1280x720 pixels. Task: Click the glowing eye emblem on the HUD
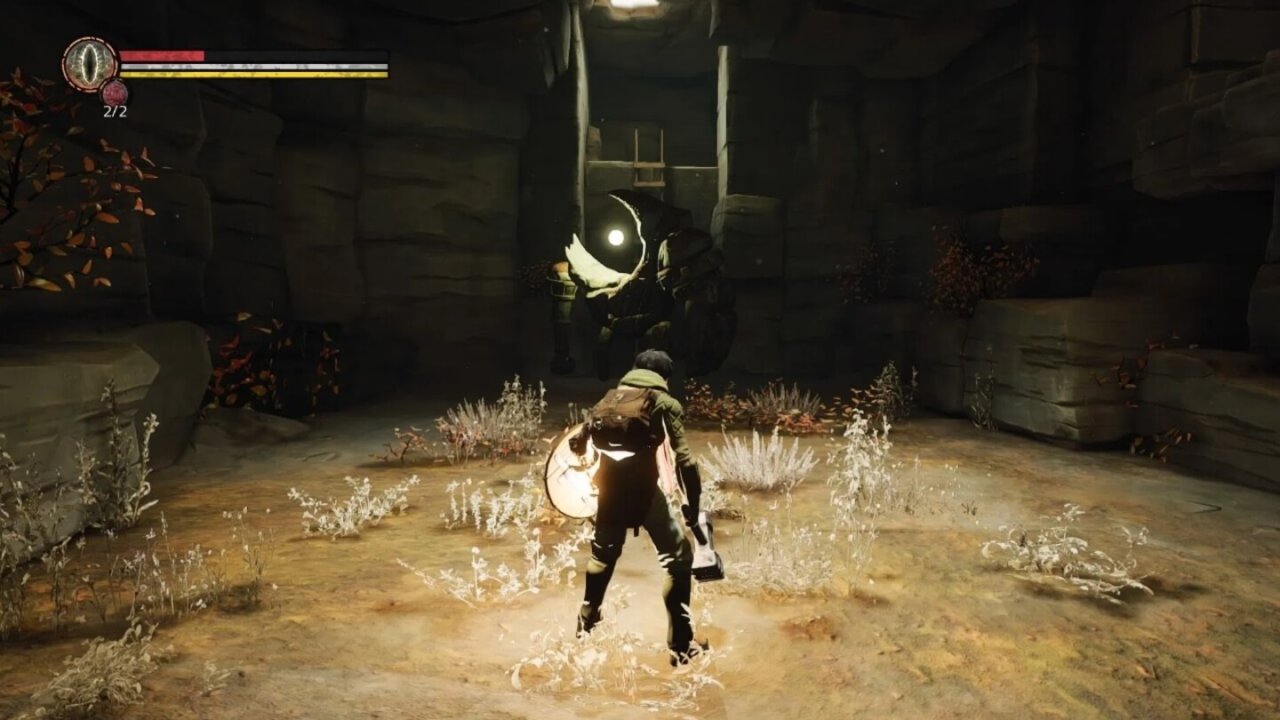tap(88, 62)
